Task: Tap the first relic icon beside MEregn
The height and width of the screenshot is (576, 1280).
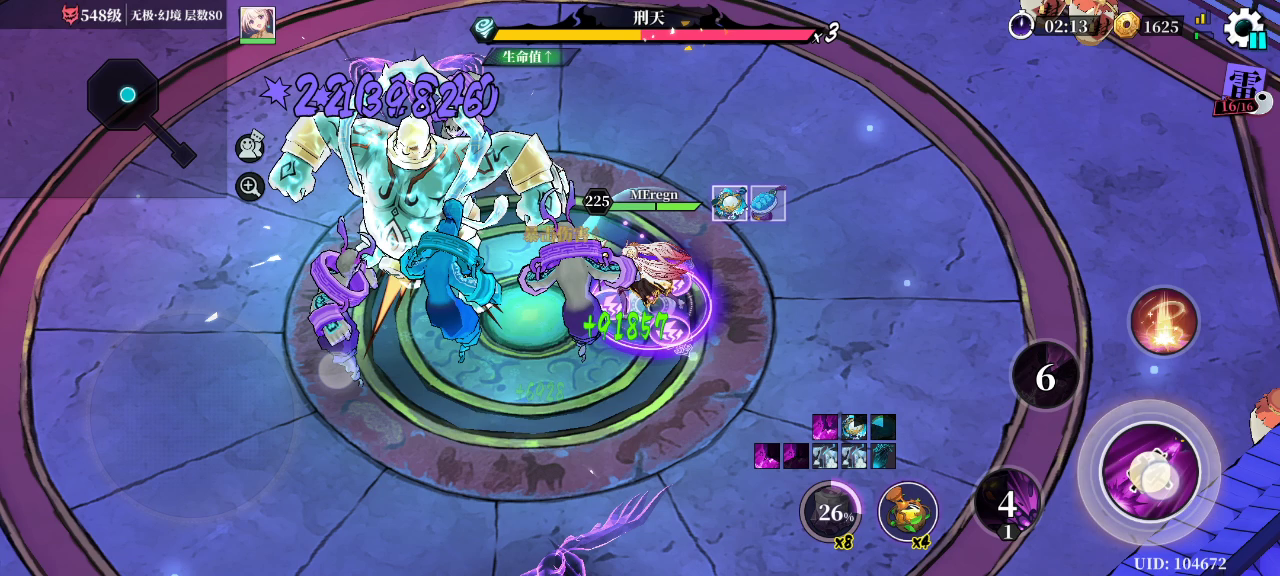Action: tap(729, 203)
